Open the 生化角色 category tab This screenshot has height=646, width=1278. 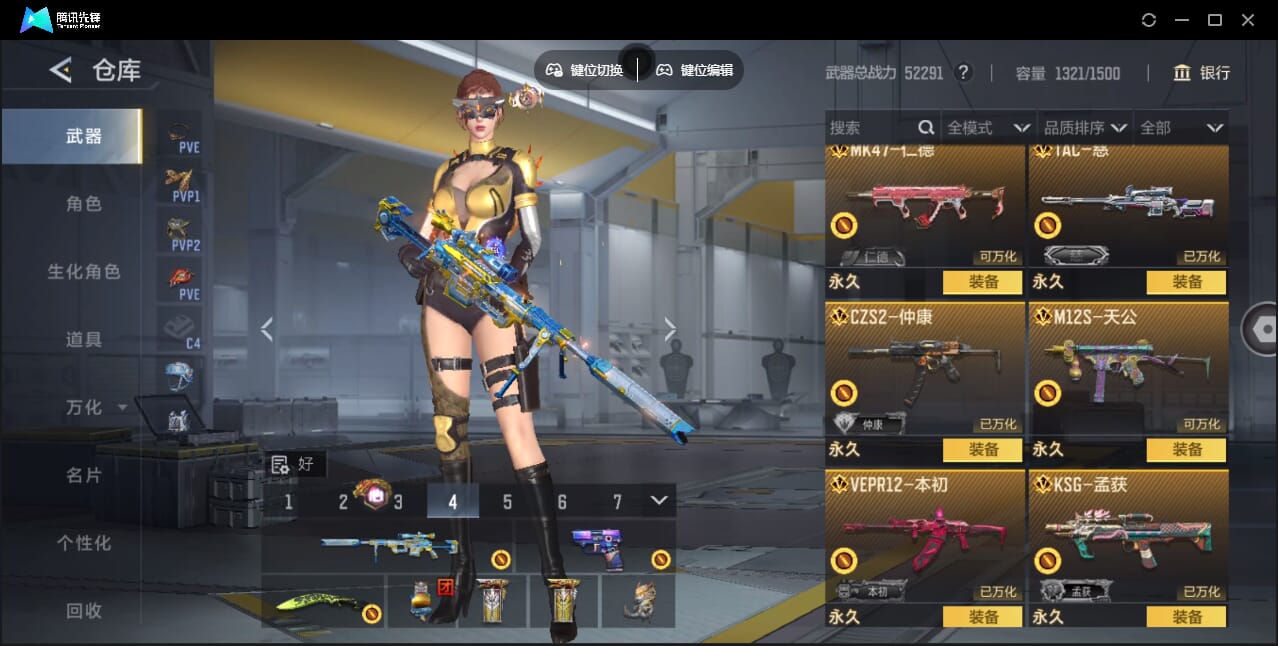tap(84, 272)
